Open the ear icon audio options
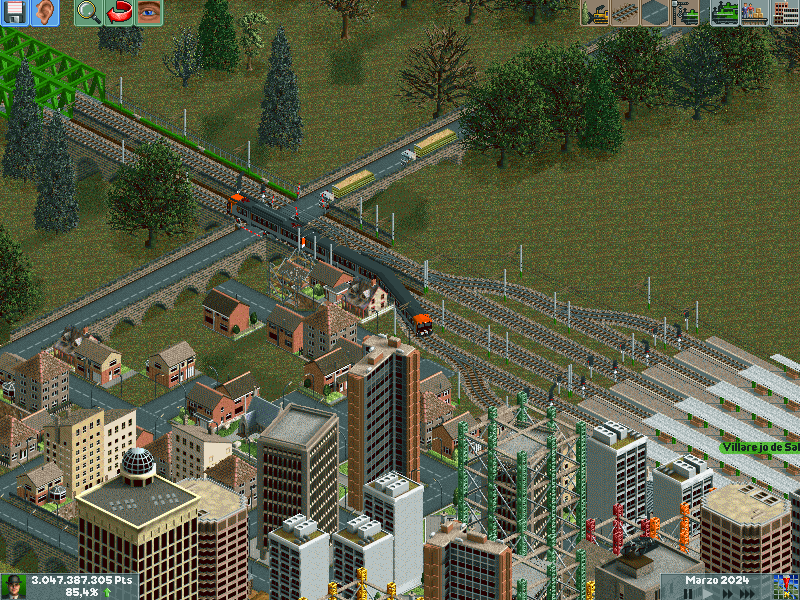The width and height of the screenshot is (800, 600). pos(45,12)
